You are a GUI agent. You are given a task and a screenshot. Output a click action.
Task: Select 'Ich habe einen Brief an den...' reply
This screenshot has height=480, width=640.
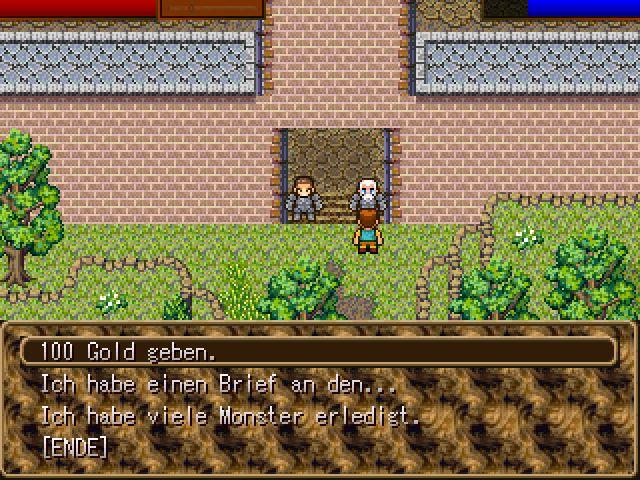tap(218, 383)
